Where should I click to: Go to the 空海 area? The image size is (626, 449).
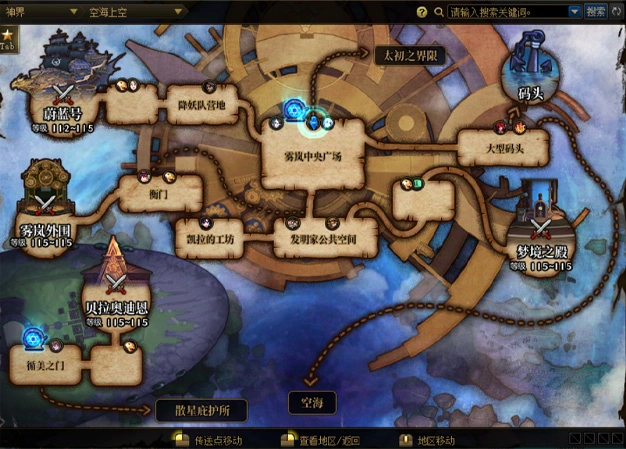(x=312, y=402)
